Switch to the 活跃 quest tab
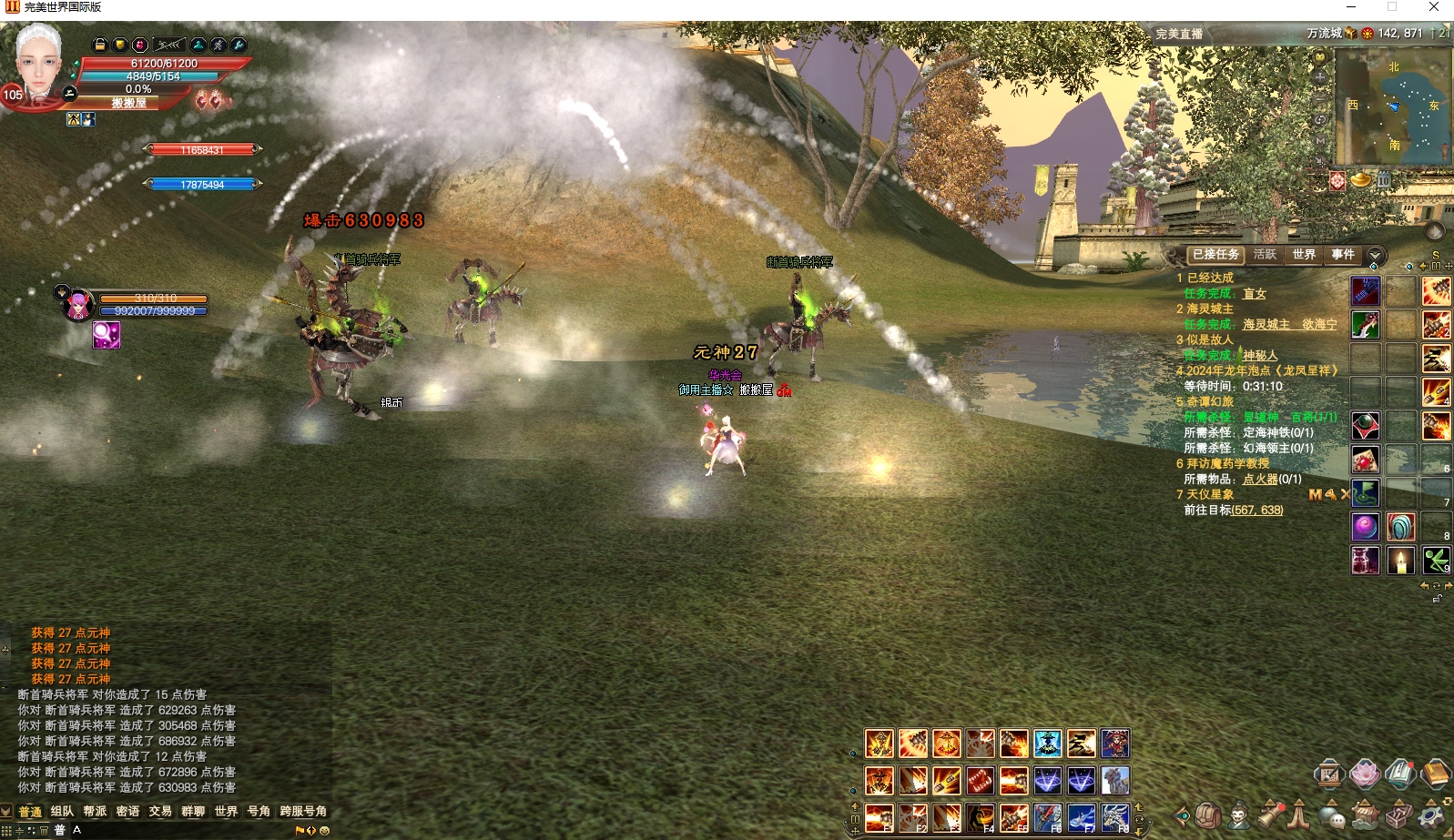The image size is (1454, 840). tap(1265, 255)
